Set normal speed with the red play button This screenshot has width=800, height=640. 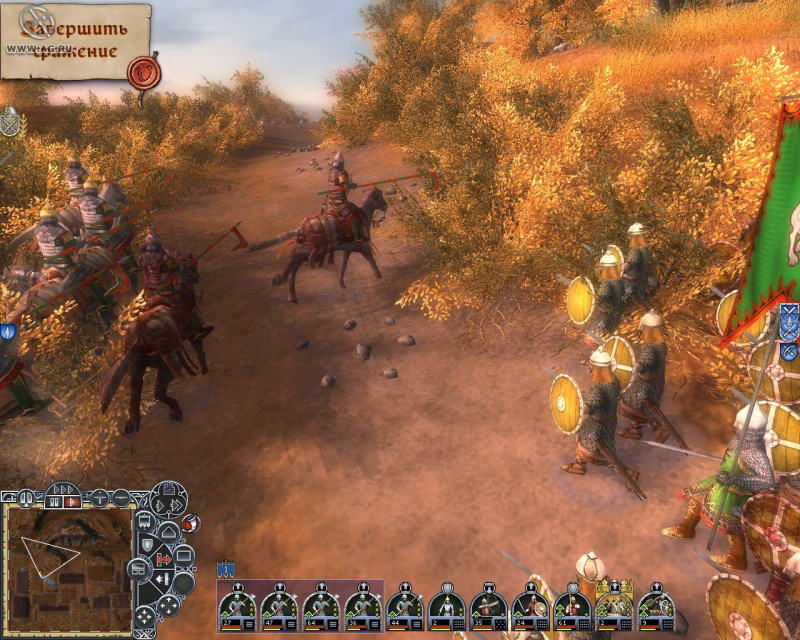pyautogui.click(x=72, y=501)
